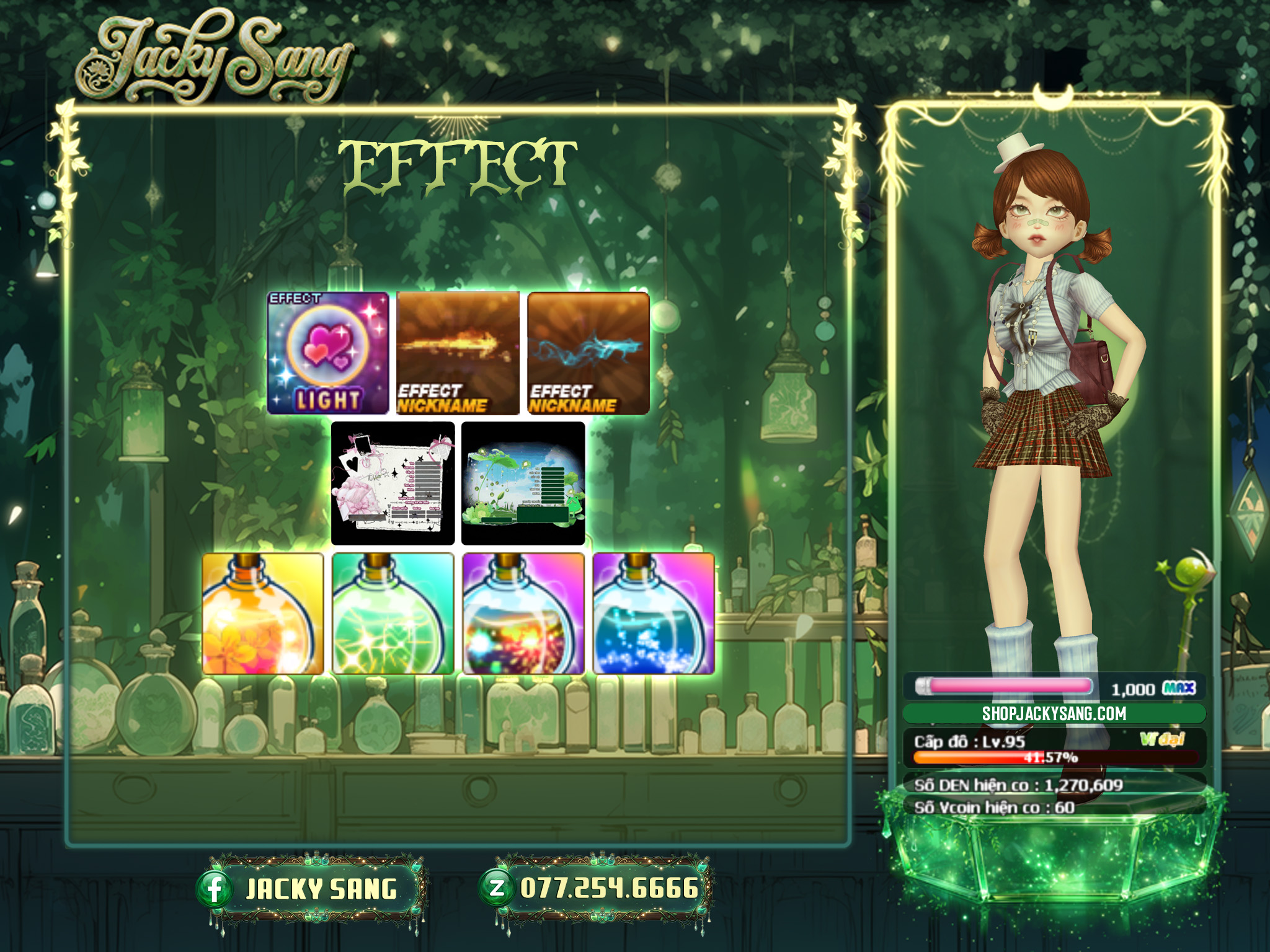Screen dimensions: 1270x952
Task: Choose the blue lightning Effect Nickname item
Action: pyautogui.click(x=588, y=353)
